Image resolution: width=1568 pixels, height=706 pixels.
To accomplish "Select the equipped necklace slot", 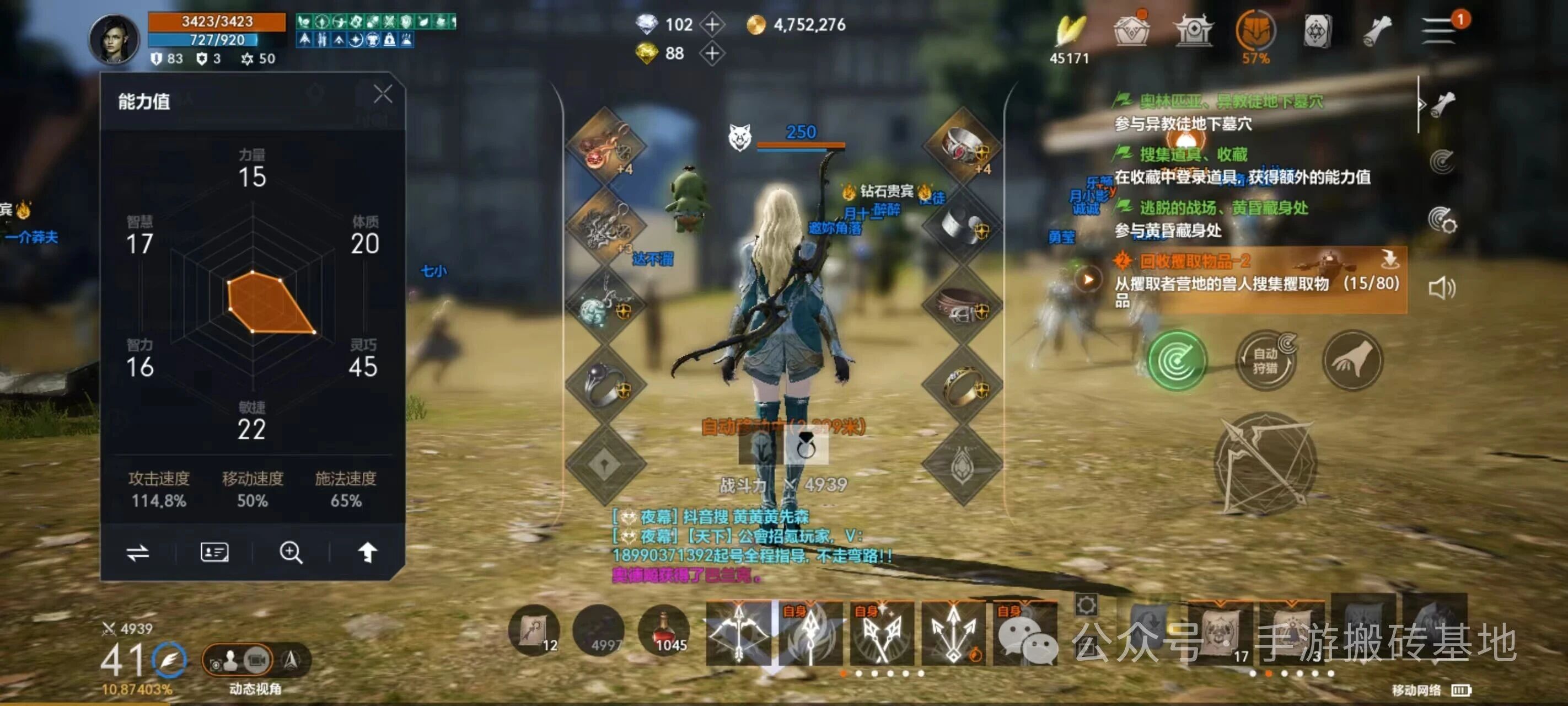I will click(605, 304).
